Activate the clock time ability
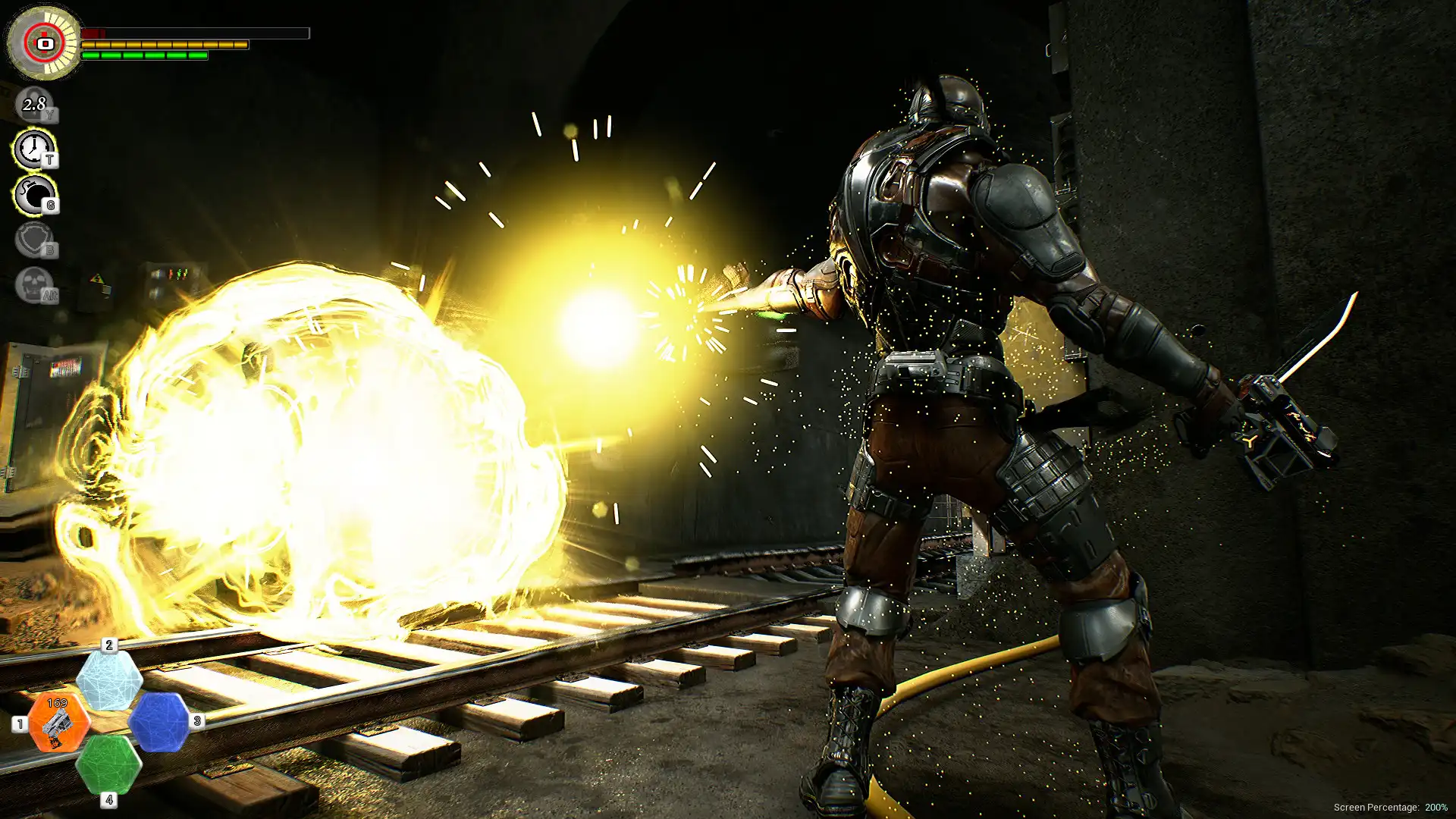Viewport: 1456px width, 819px height. [34, 149]
